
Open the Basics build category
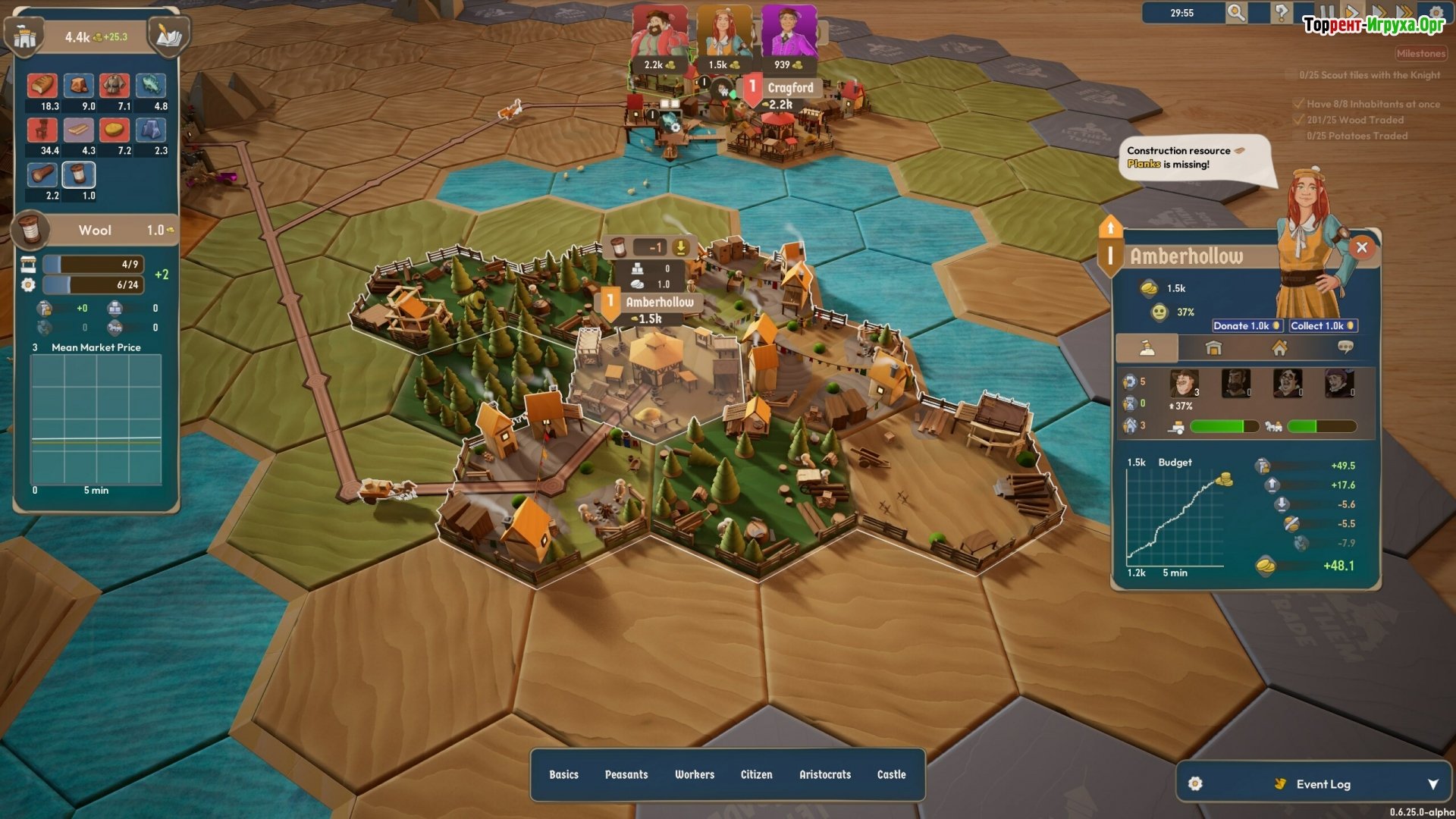[563, 774]
